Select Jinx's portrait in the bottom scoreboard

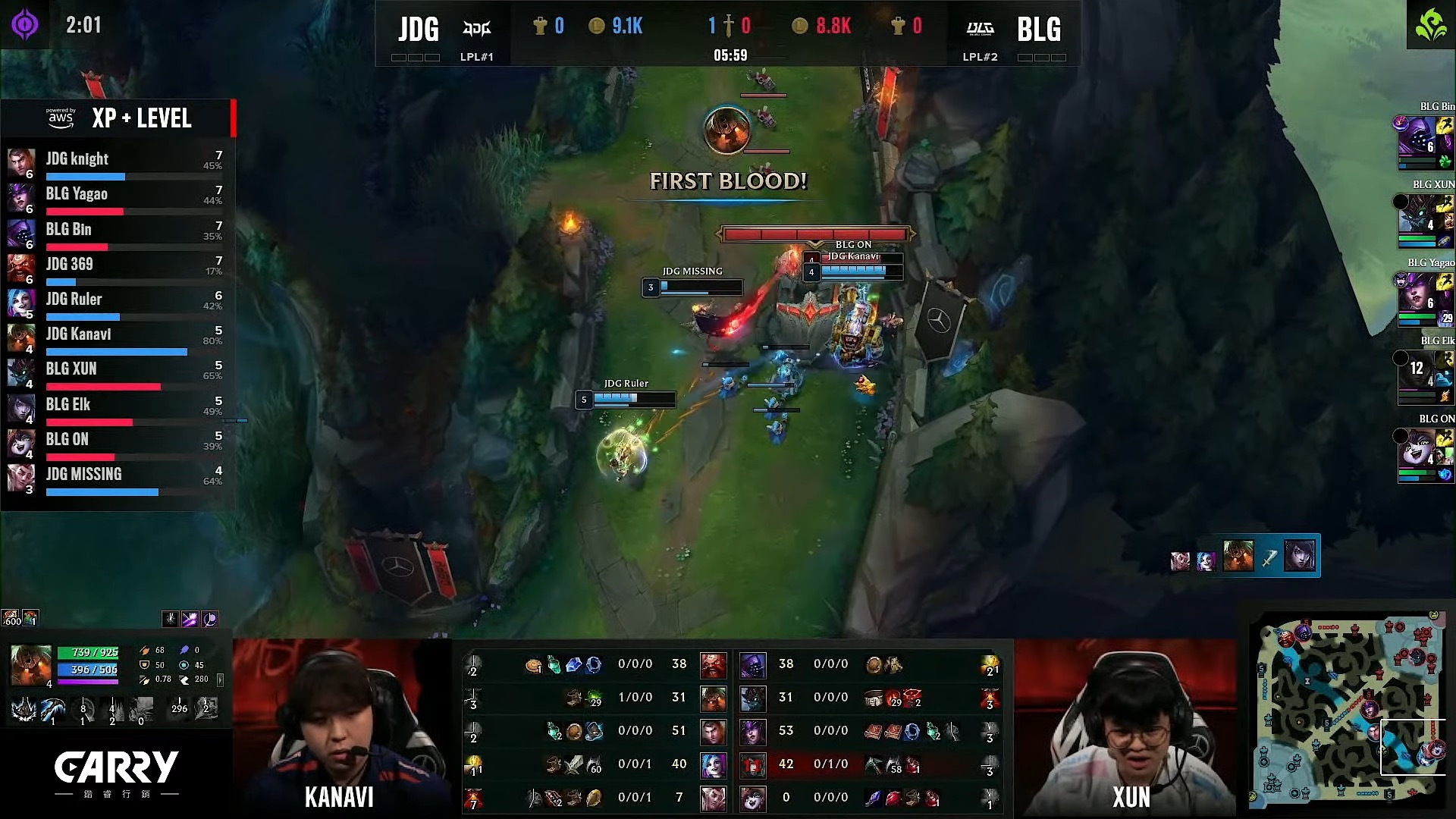tap(714, 764)
